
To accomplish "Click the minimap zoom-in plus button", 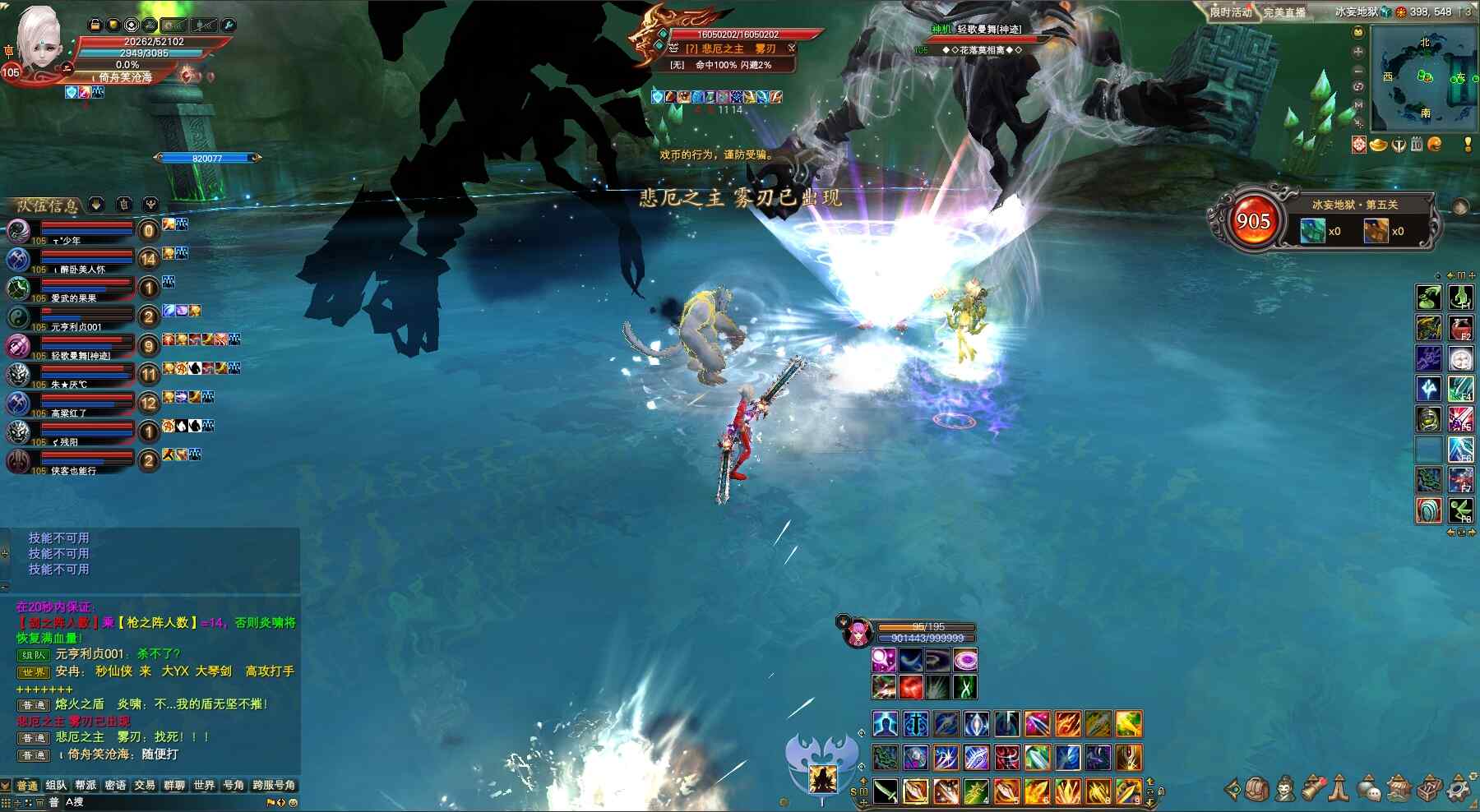I will coord(1358,51).
